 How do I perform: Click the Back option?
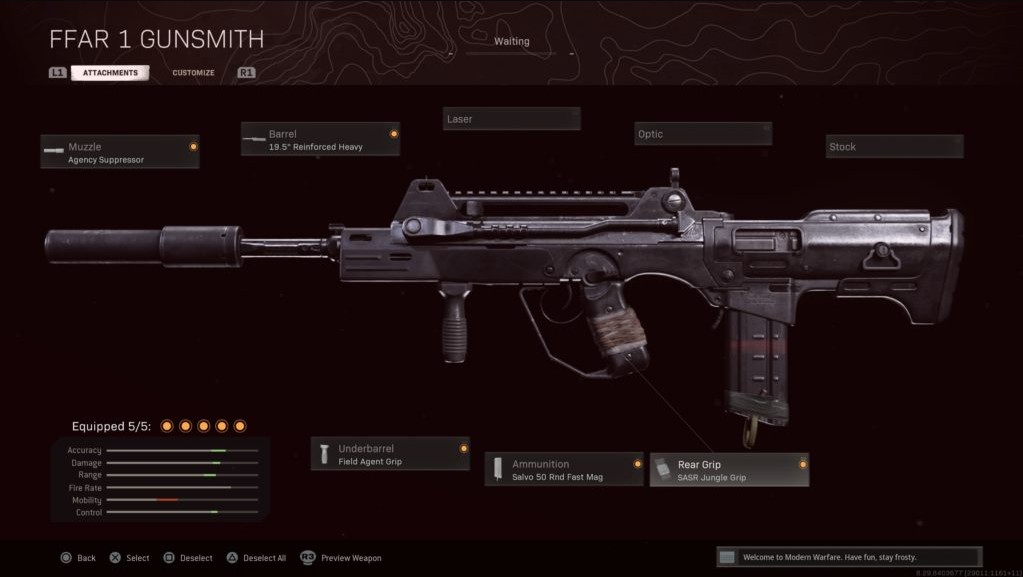click(x=78, y=558)
